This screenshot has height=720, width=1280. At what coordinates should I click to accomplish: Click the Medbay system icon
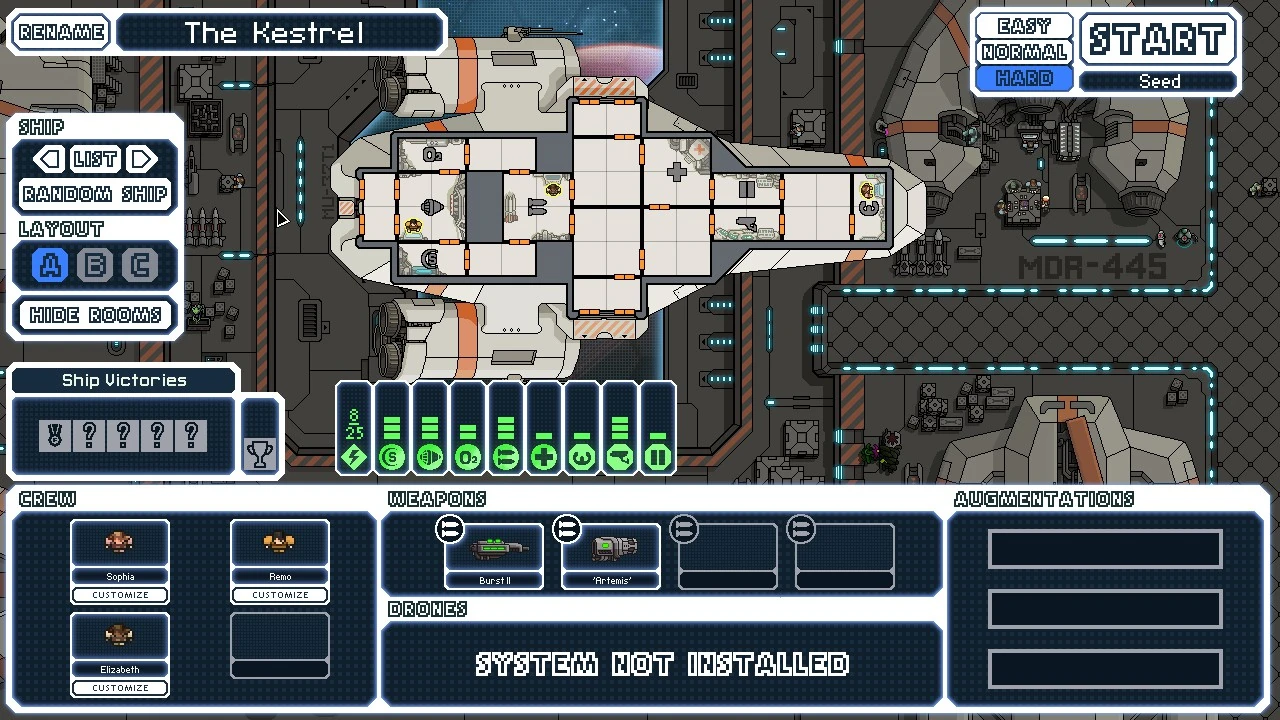[x=543, y=457]
